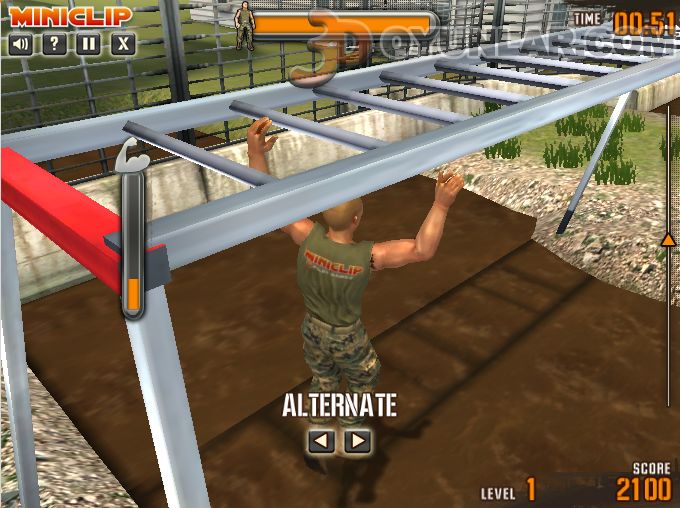This screenshot has height=508, width=680.
Task: Click the Miniclip logo
Action: pos(72,17)
